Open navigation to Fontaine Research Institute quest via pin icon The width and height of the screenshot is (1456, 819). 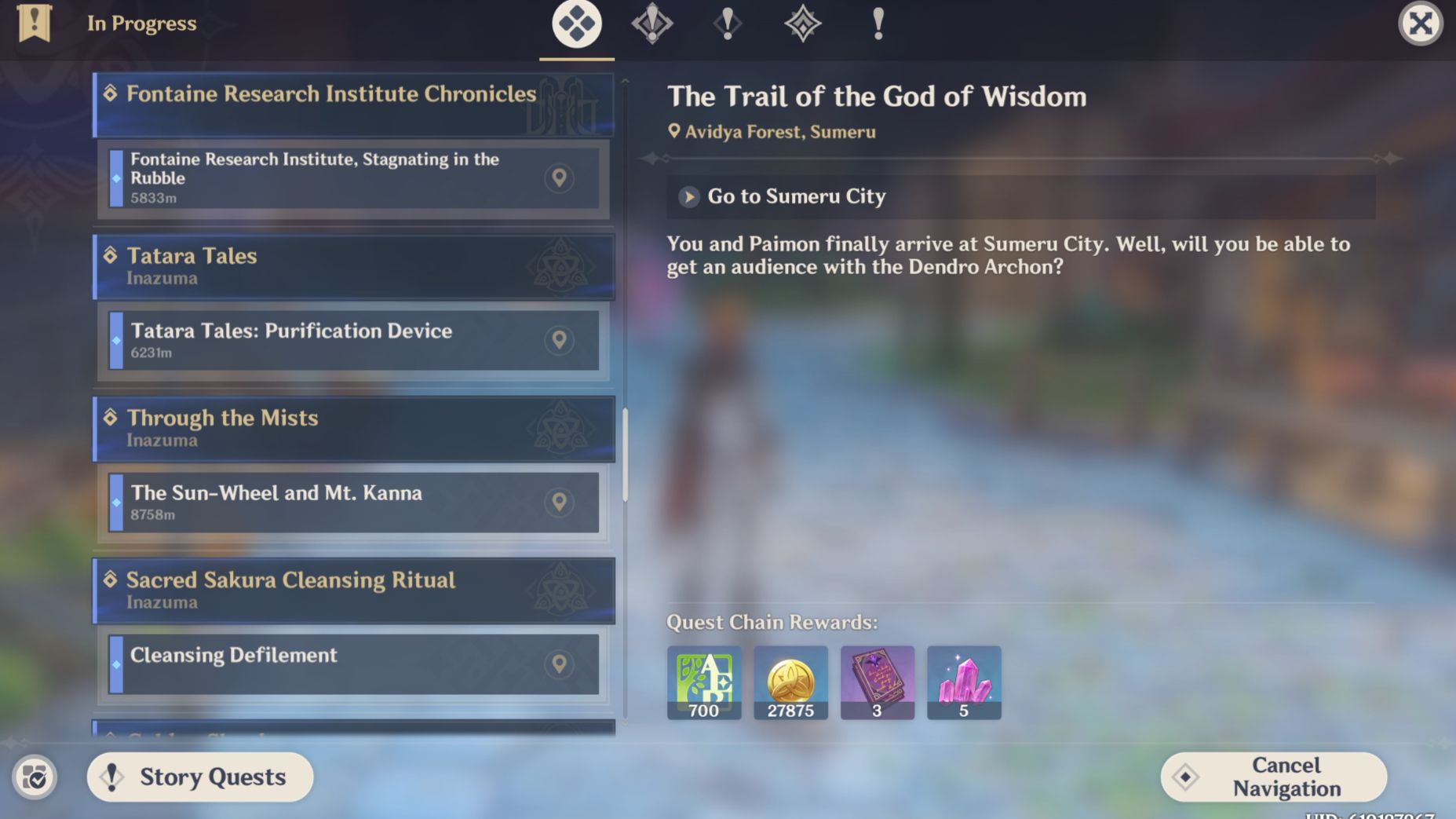pyautogui.click(x=557, y=178)
